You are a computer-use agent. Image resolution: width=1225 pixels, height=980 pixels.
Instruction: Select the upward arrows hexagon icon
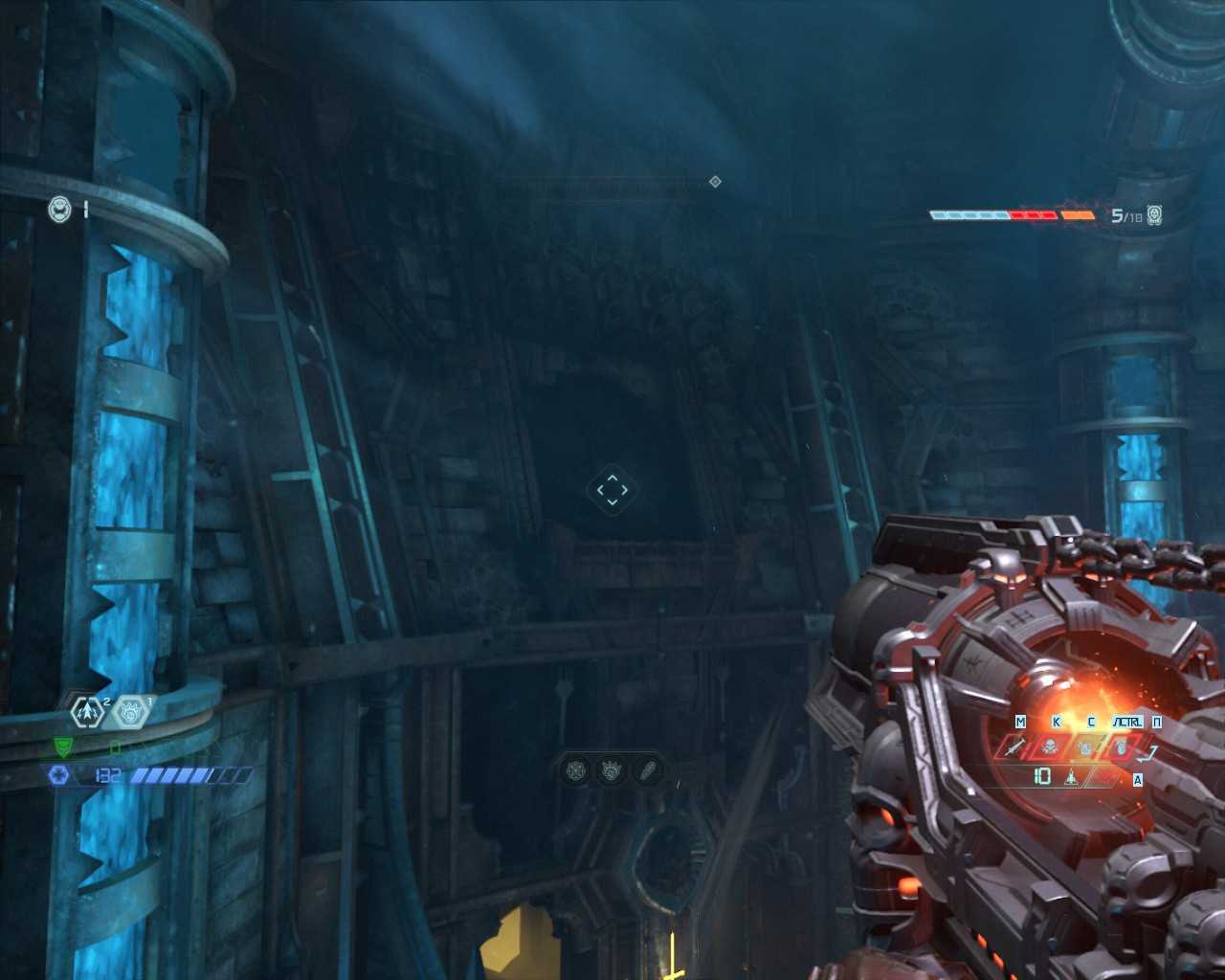[88, 711]
